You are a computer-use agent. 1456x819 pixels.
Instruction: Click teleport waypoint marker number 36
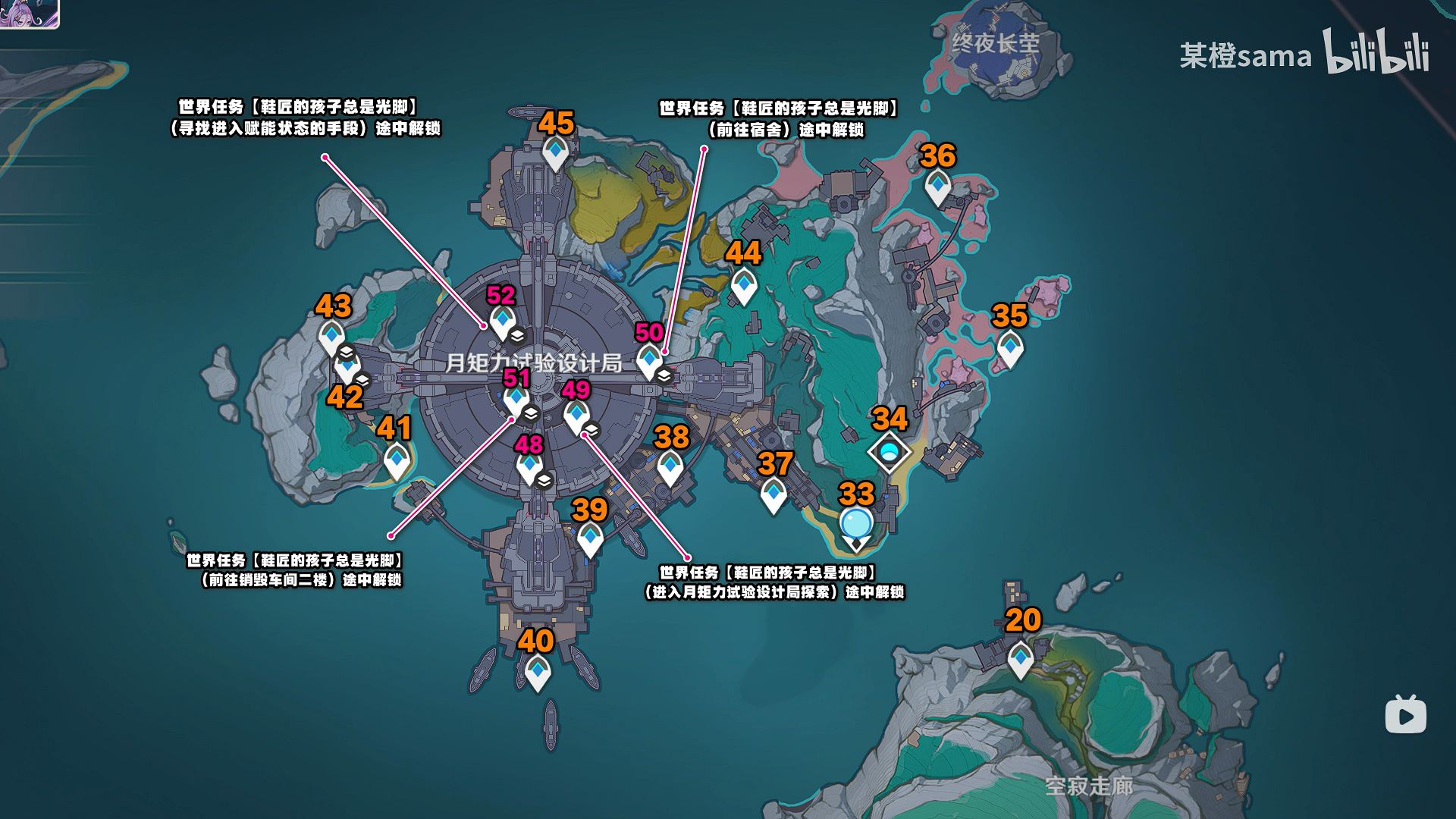938,187
